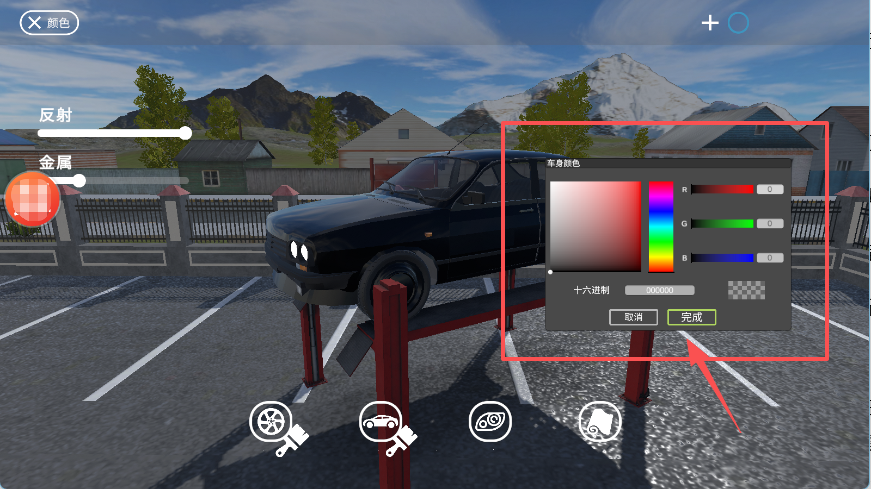This screenshot has height=489, width=871.
Task: Select the checkered color preview swatch
Action: point(746,290)
